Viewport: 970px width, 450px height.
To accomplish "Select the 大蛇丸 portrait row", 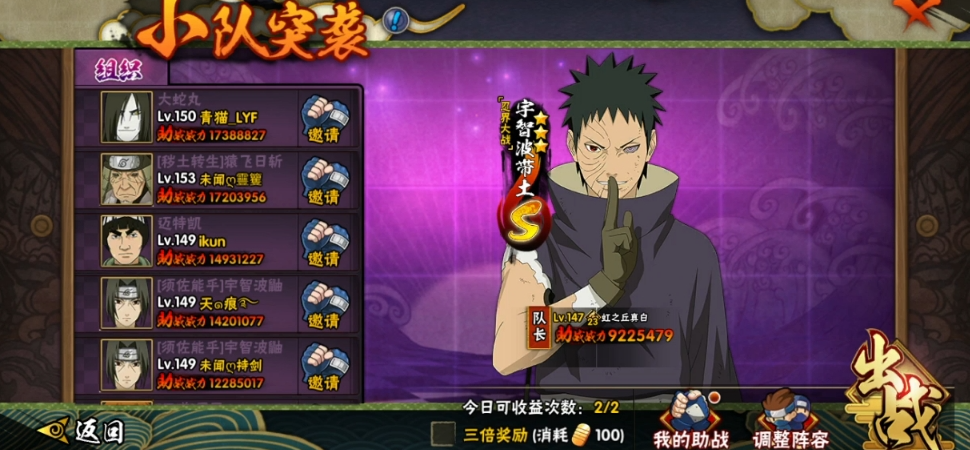I will [x=127, y=118].
